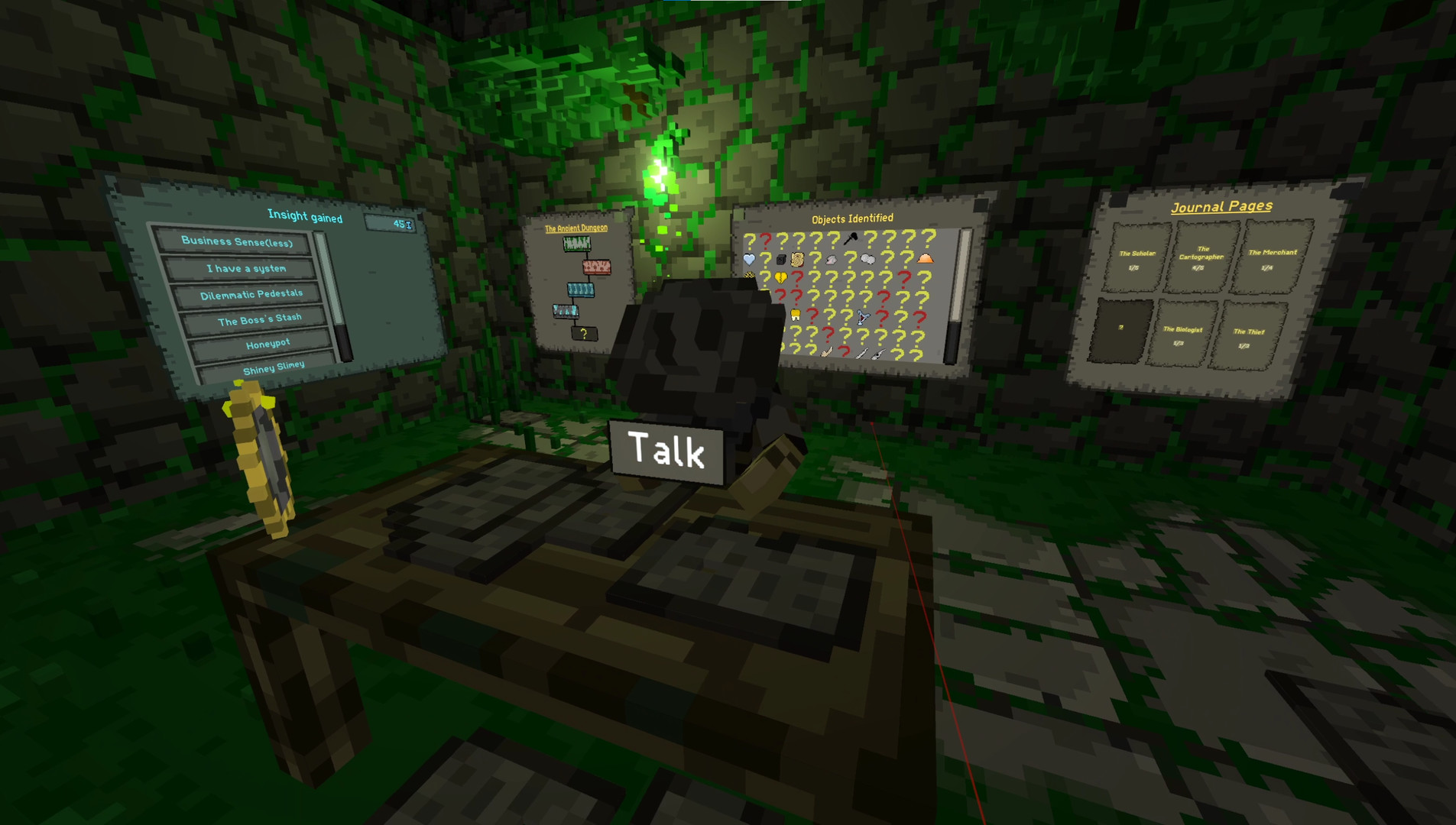Toggle a red question mark to reveal the object

point(766,240)
